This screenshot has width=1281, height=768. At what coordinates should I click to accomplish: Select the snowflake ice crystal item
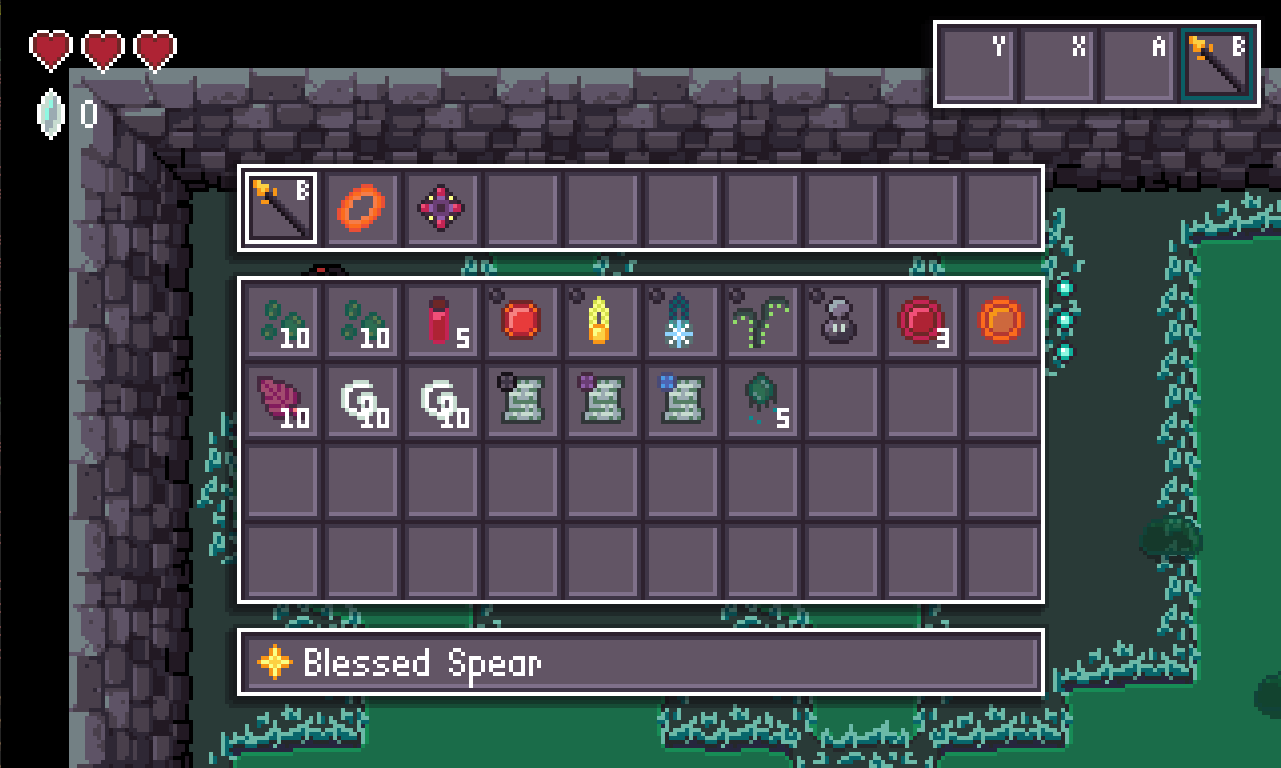click(x=682, y=320)
